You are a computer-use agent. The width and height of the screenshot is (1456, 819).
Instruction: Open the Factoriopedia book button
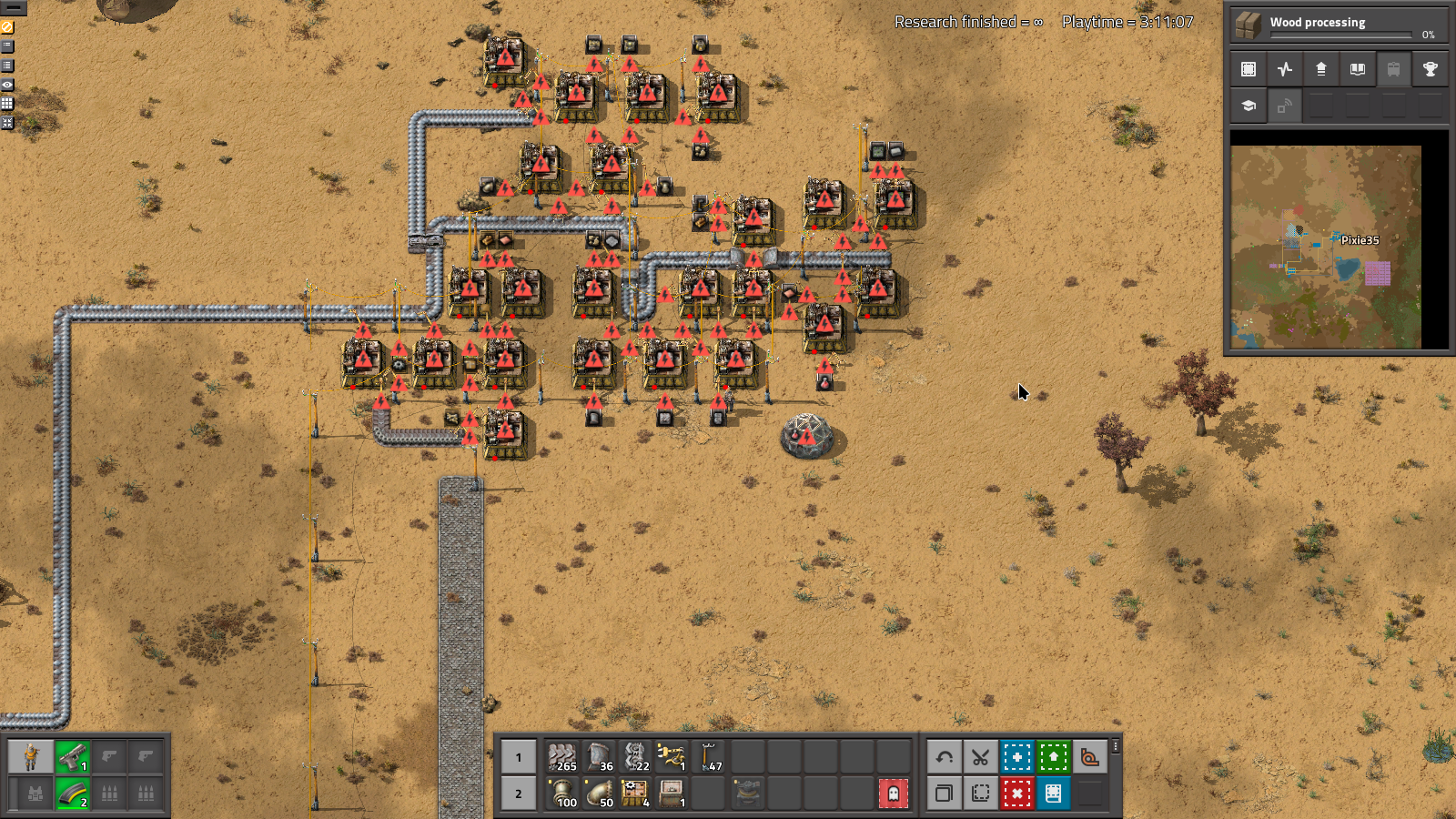coord(1357,69)
